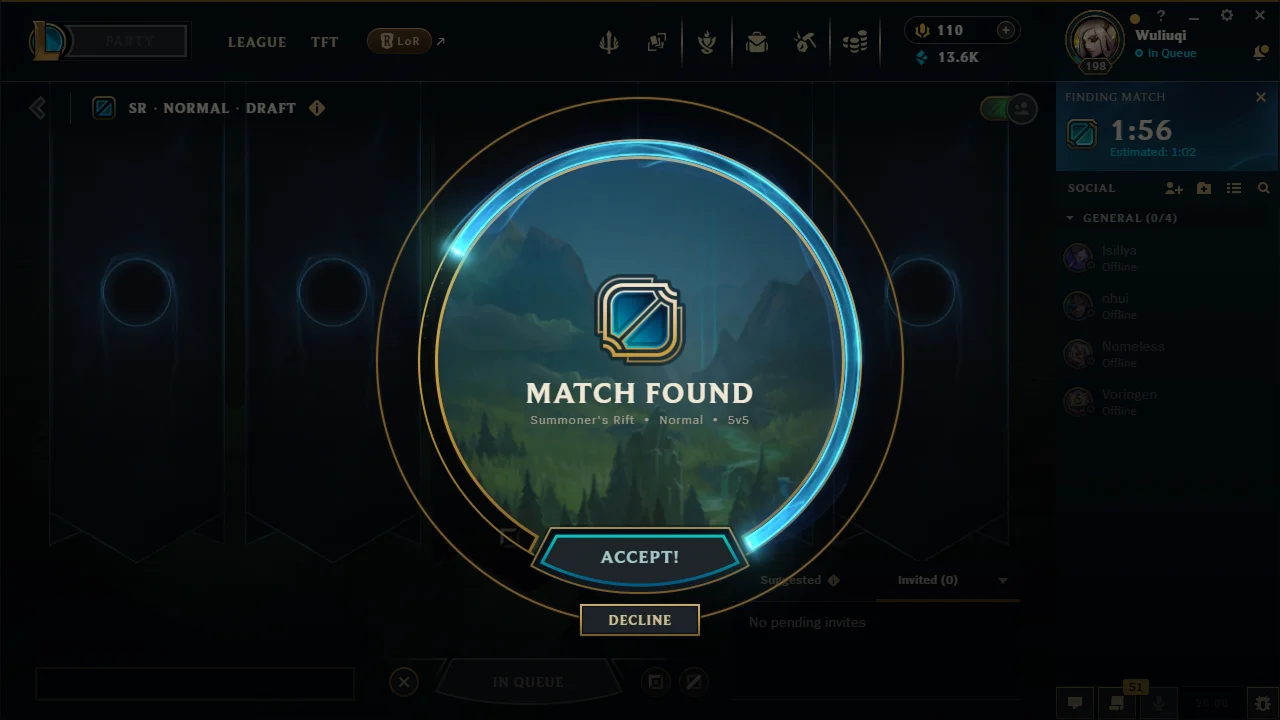Open Loot via the backpack icon
Image resolution: width=1280 pixels, height=720 pixels.
pos(757,42)
